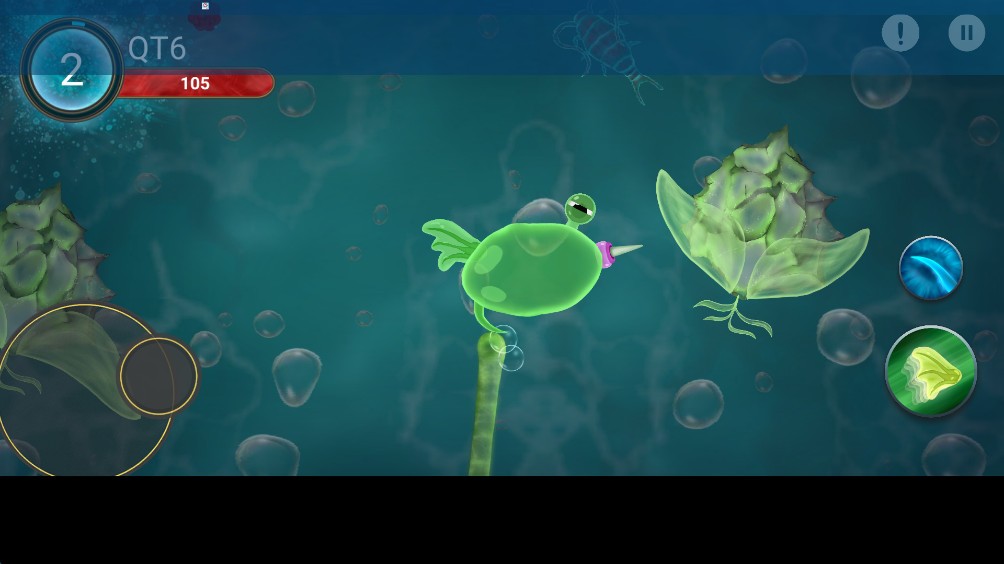The width and height of the screenshot is (1004, 564).
Task: Use the green fin dash ability
Action: click(930, 371)
